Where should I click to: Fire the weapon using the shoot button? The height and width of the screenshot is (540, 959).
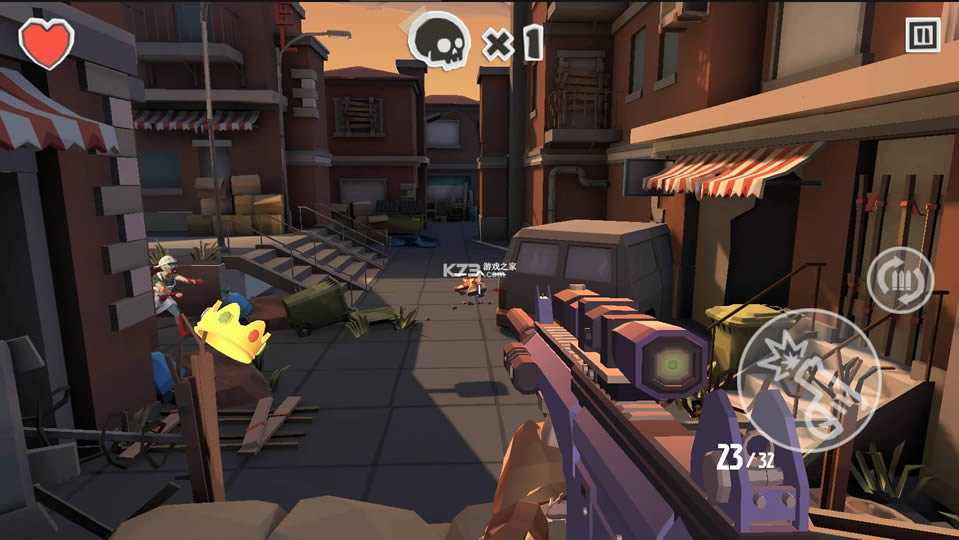(x=808, y=380)
